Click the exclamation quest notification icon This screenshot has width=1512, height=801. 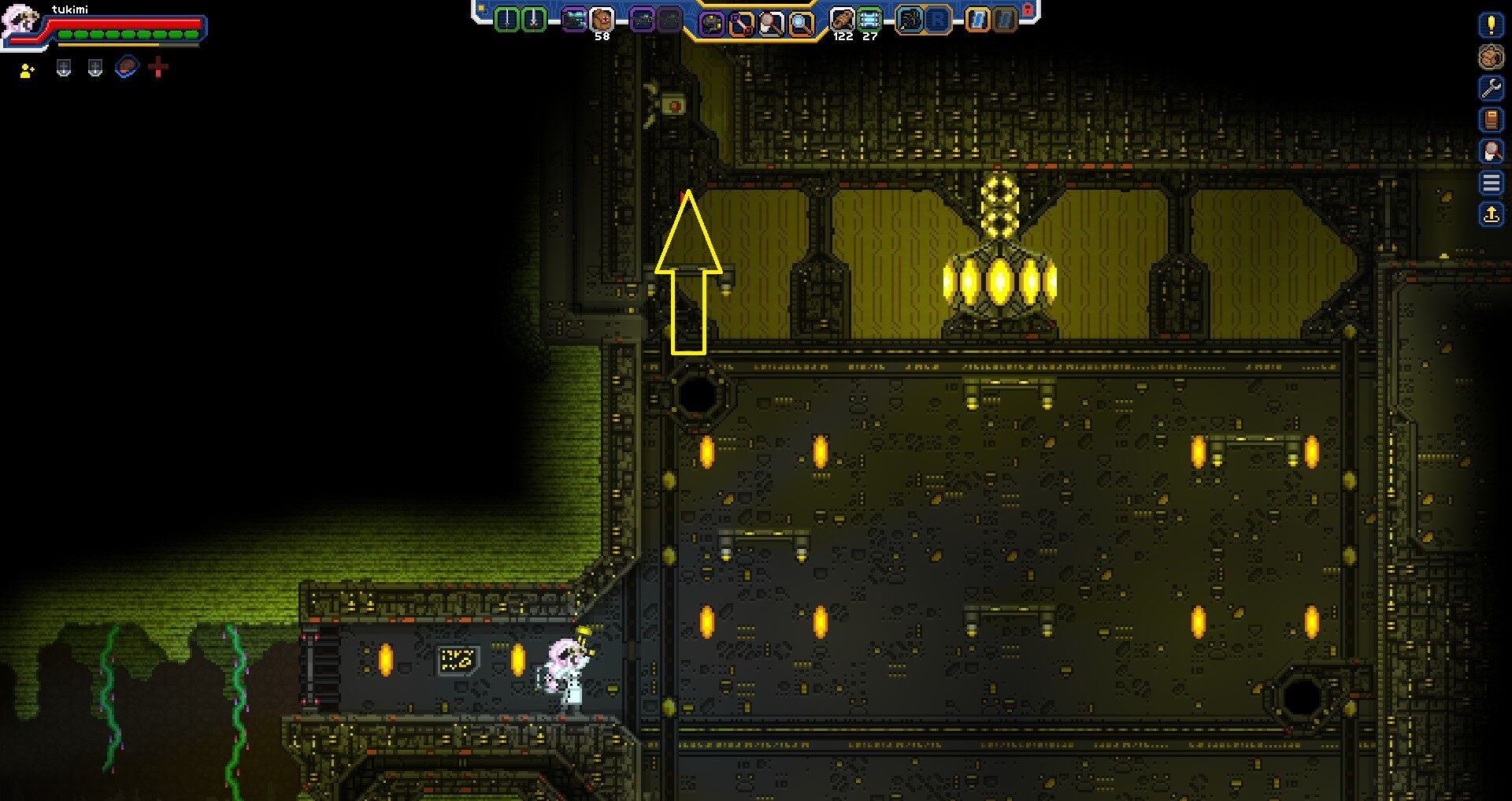(1491, 26)
